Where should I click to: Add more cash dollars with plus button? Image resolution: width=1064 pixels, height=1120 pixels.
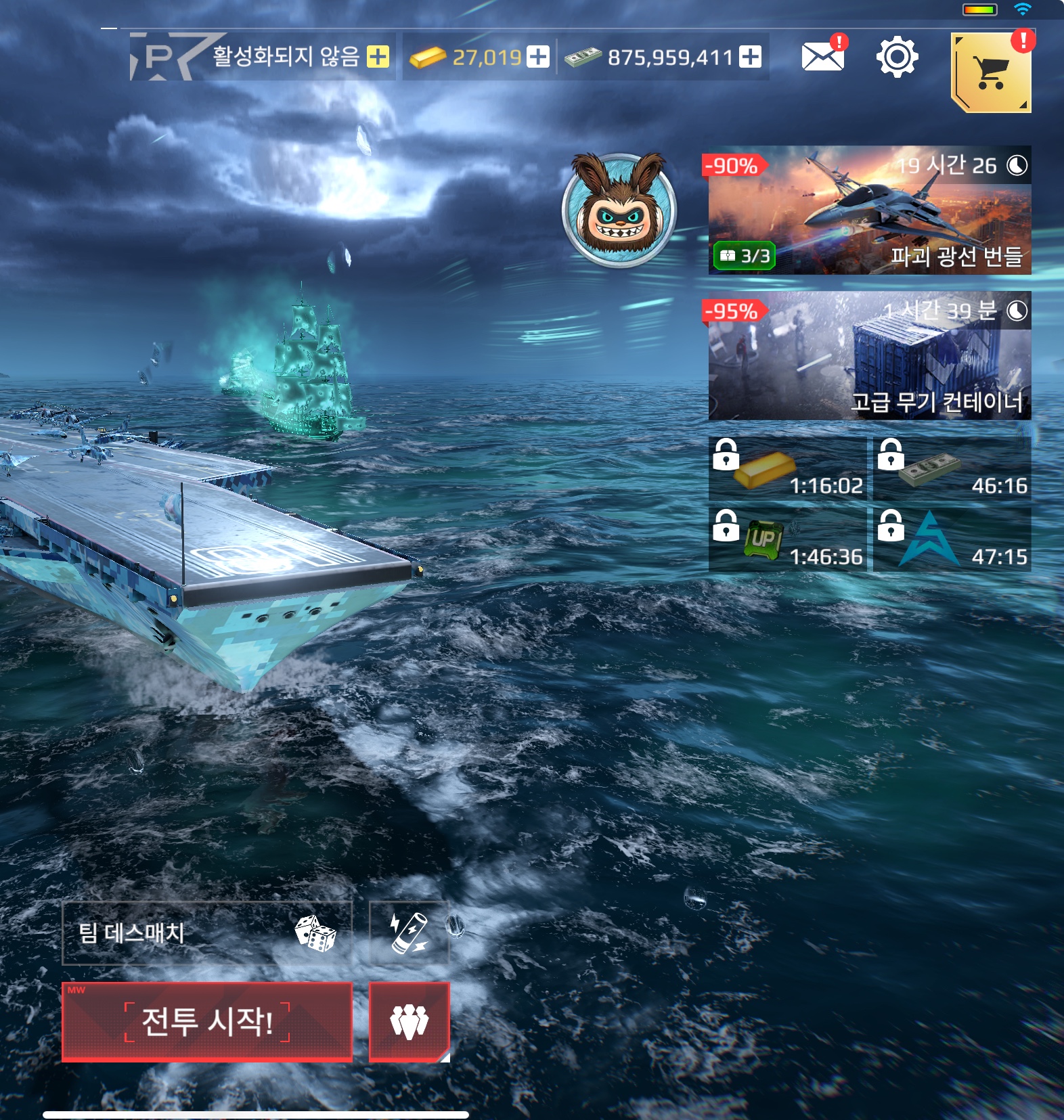(x=750, y=57)
